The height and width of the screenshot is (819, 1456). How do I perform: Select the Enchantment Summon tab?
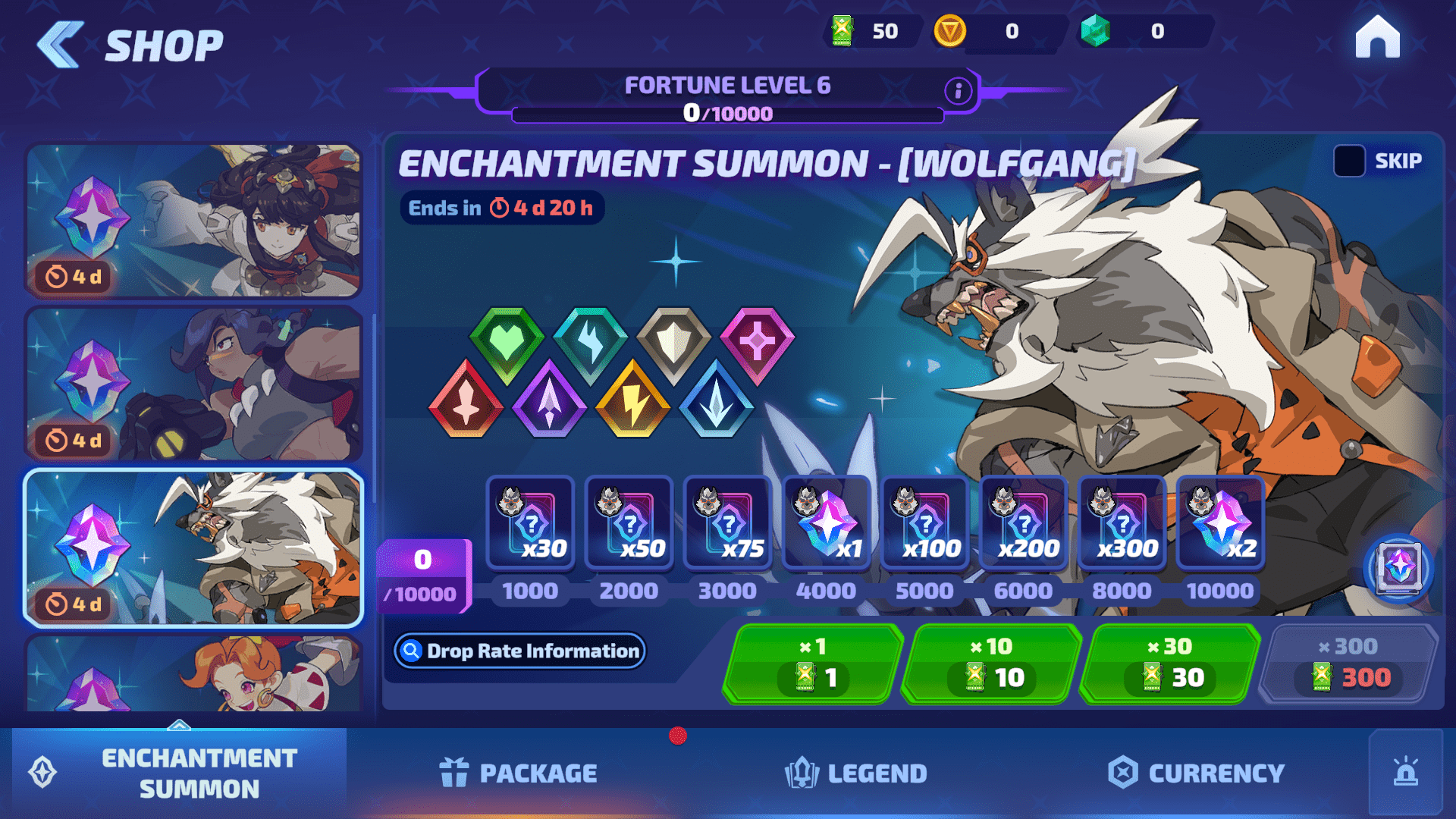[x=179, y=773]
